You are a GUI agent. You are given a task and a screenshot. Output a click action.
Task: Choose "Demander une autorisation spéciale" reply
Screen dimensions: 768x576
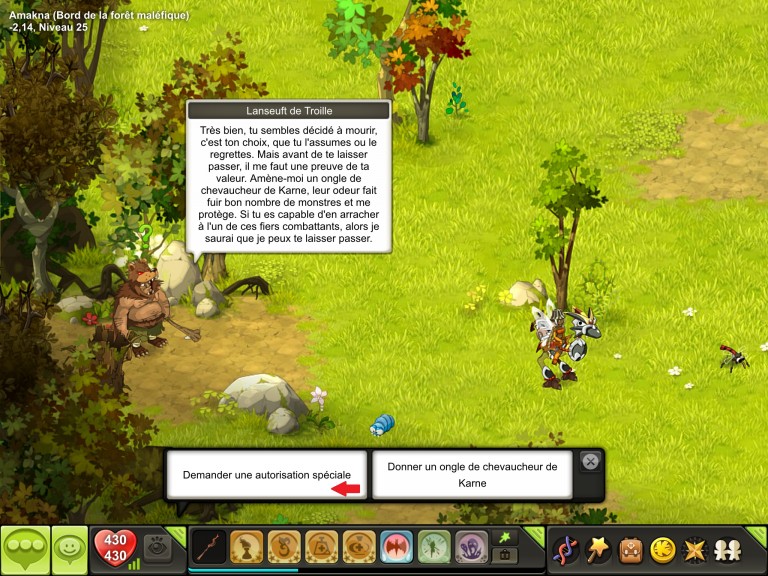[x=267, y=475]
